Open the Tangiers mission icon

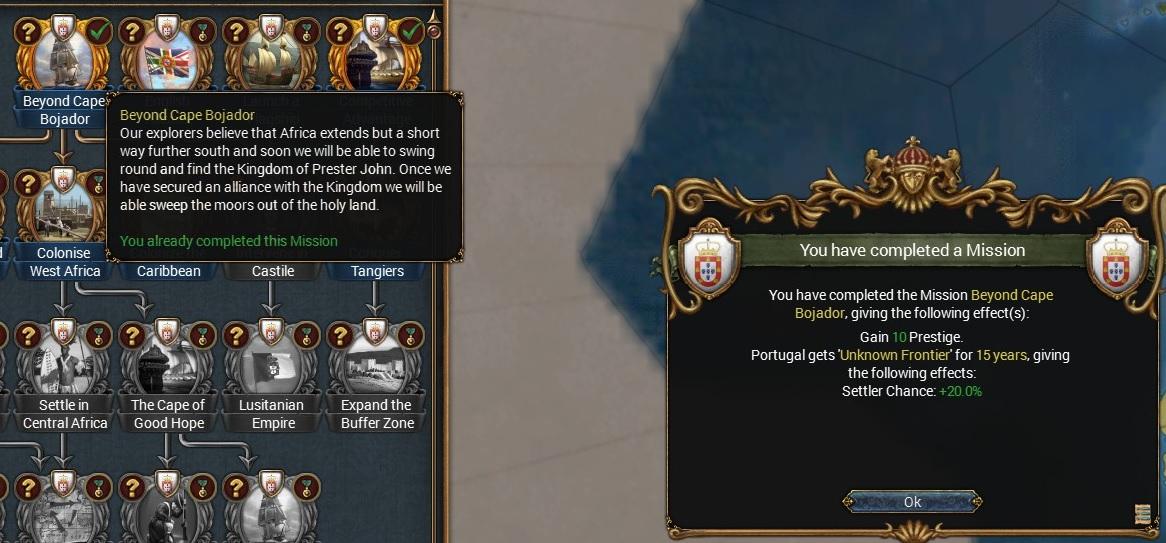pos(377,271)
